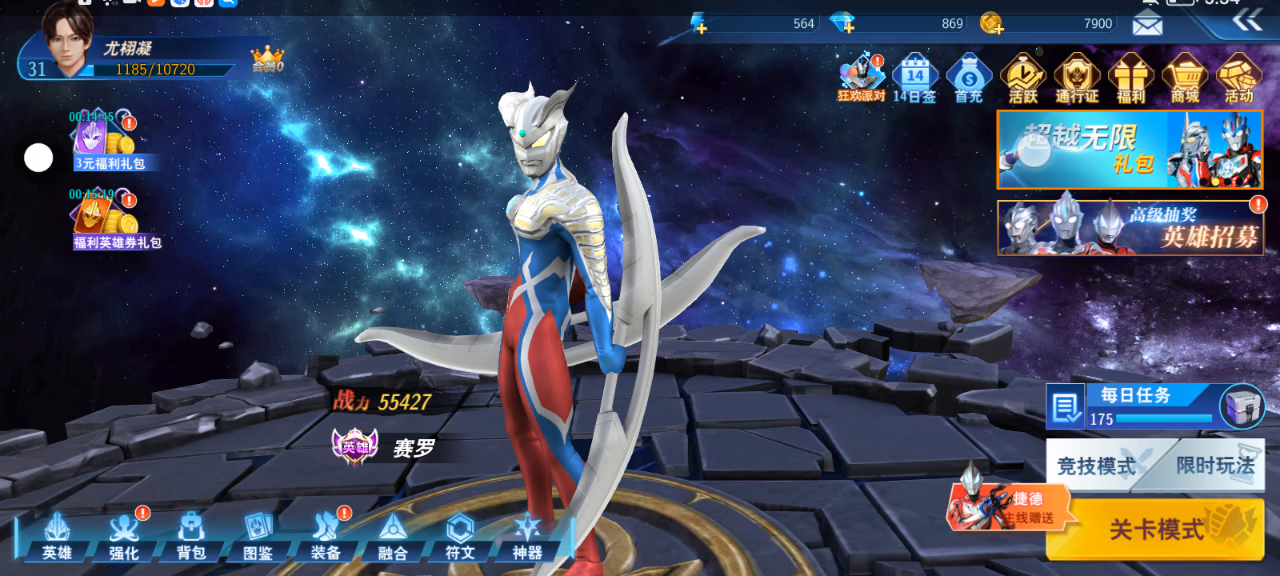The height and width of the screenshot is (576, 1280).
Task: Open the 英雄 hero menu
Action: pyautogui.click(x=56, y=537)
